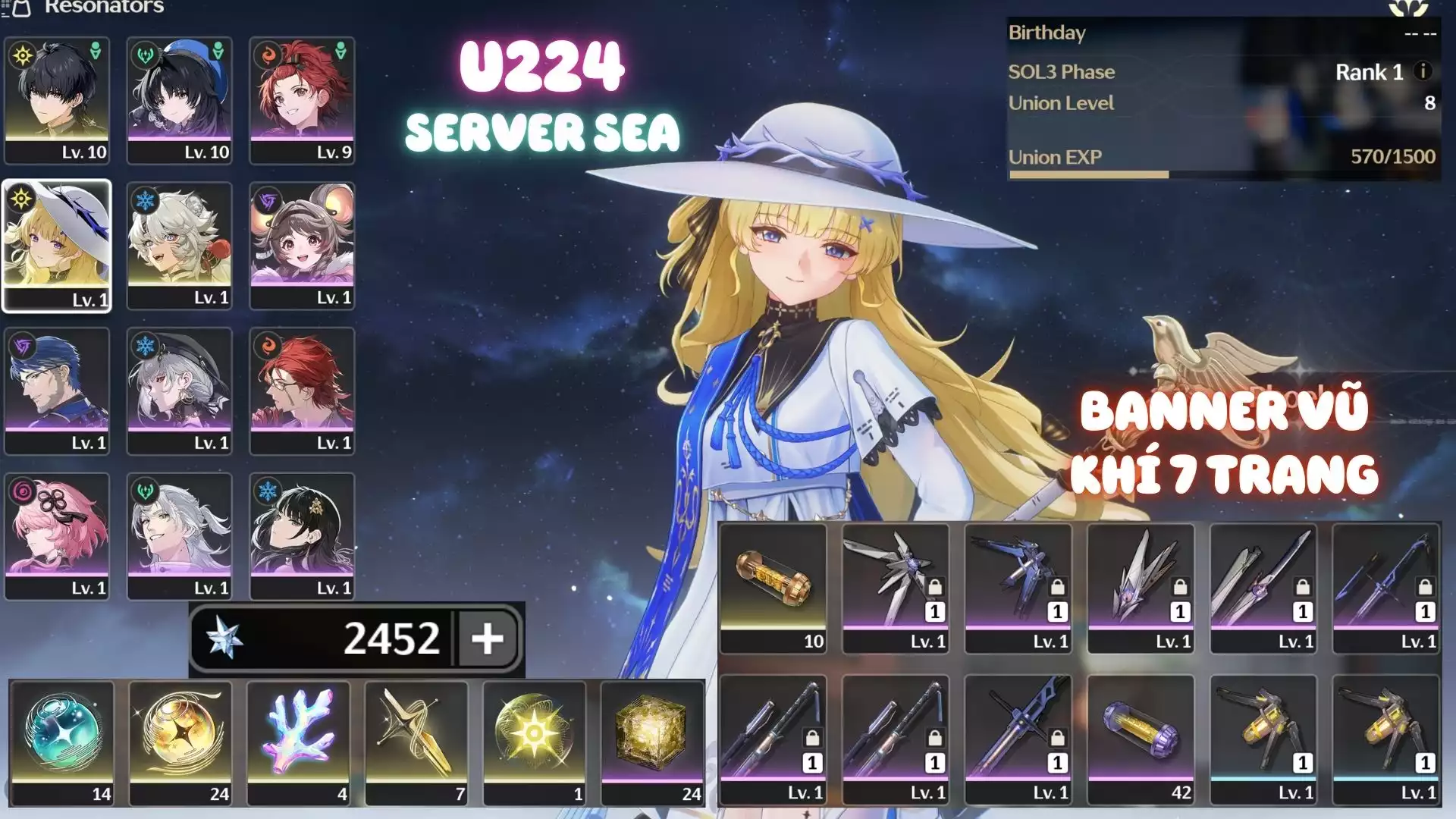Image resolution: width=1456 pixels, height=819 pixels.
Task: Select the mouse-eared brown-haired resonator
Action: (x=302, y=246)
